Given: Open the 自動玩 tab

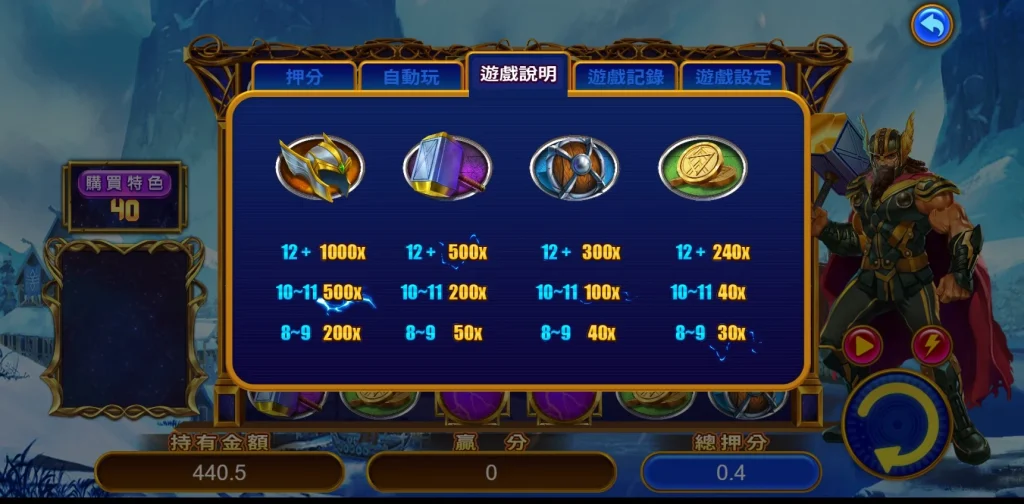Looking at the screenshot, I should [x=411, y=77].
